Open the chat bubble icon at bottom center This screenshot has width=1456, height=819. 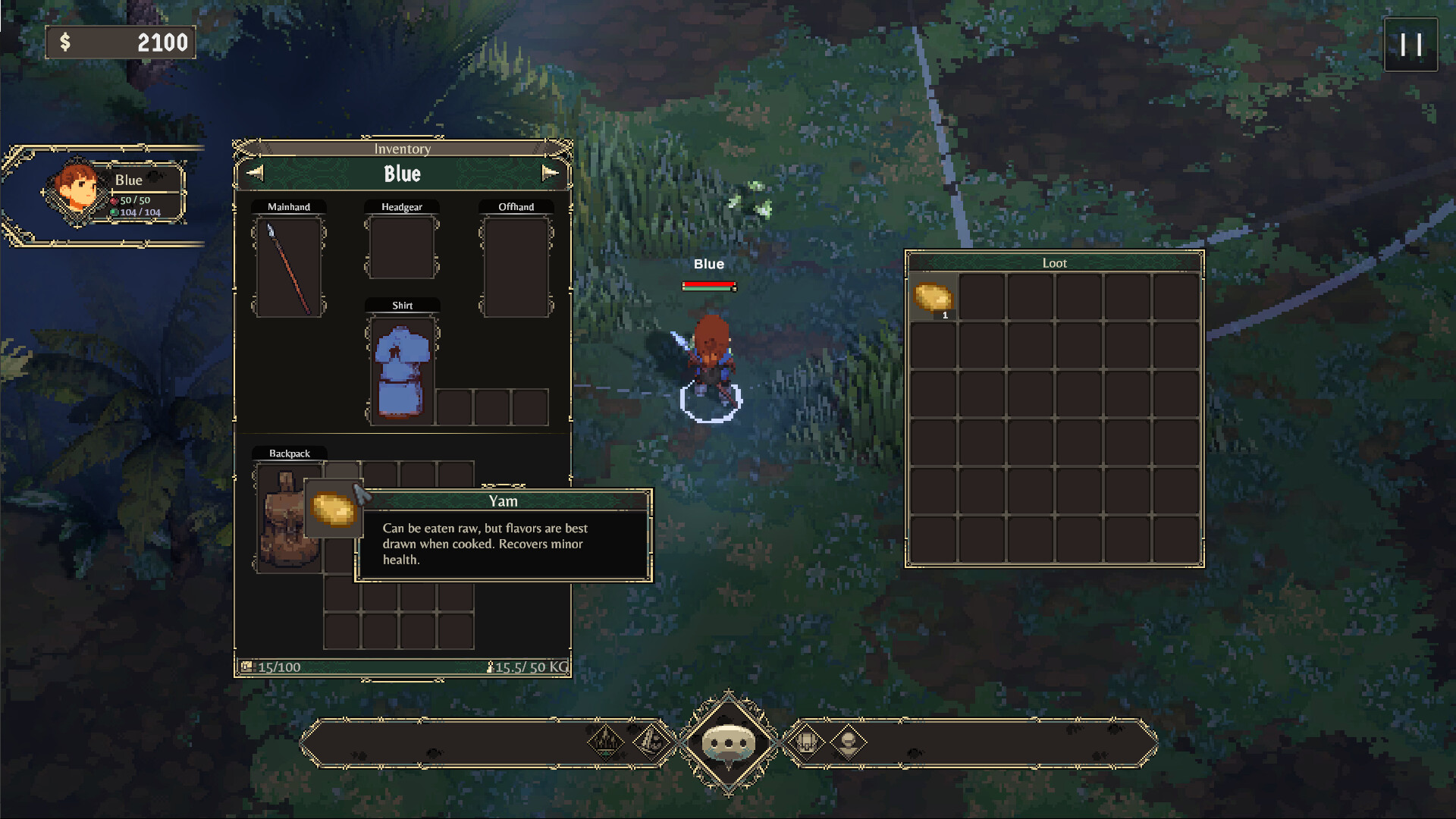point(728,742)
